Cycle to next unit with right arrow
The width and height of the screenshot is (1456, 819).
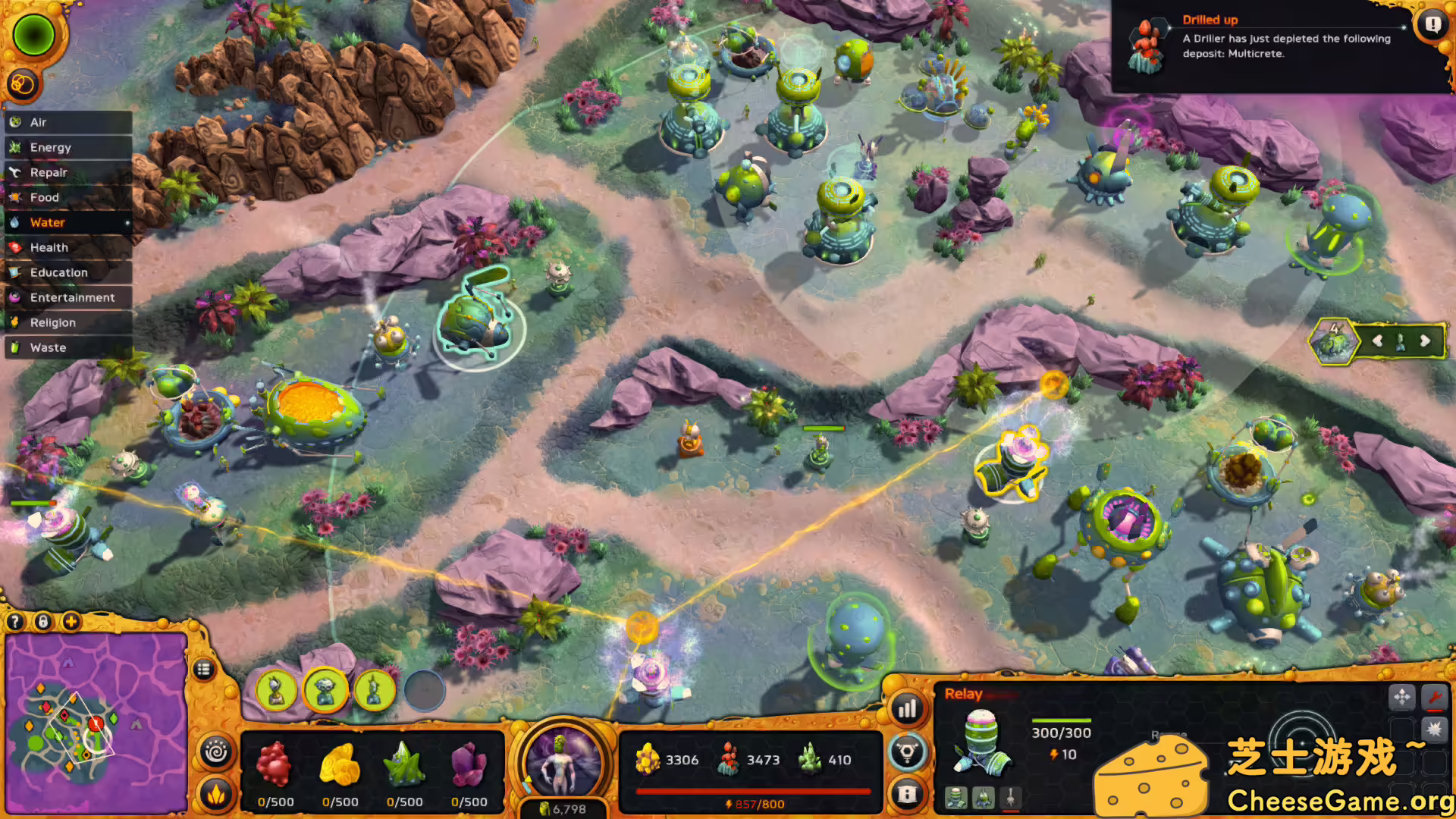pos(1425,341)
